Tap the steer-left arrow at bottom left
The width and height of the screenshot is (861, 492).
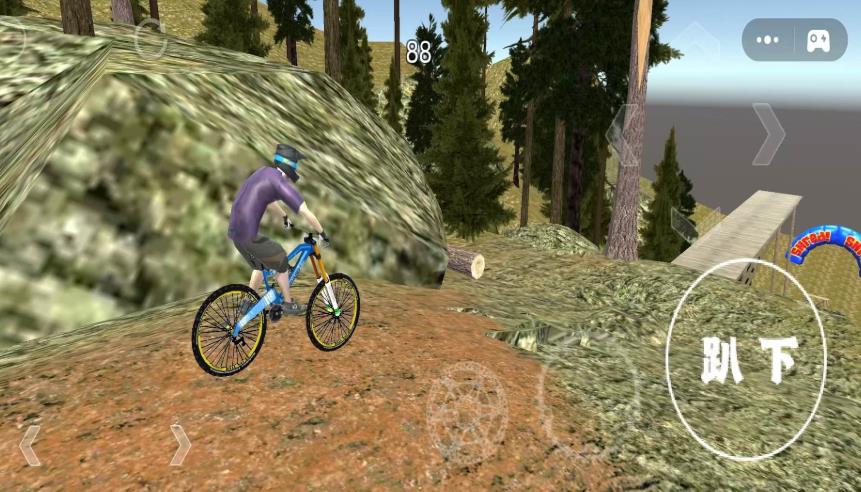click(30, 445)
